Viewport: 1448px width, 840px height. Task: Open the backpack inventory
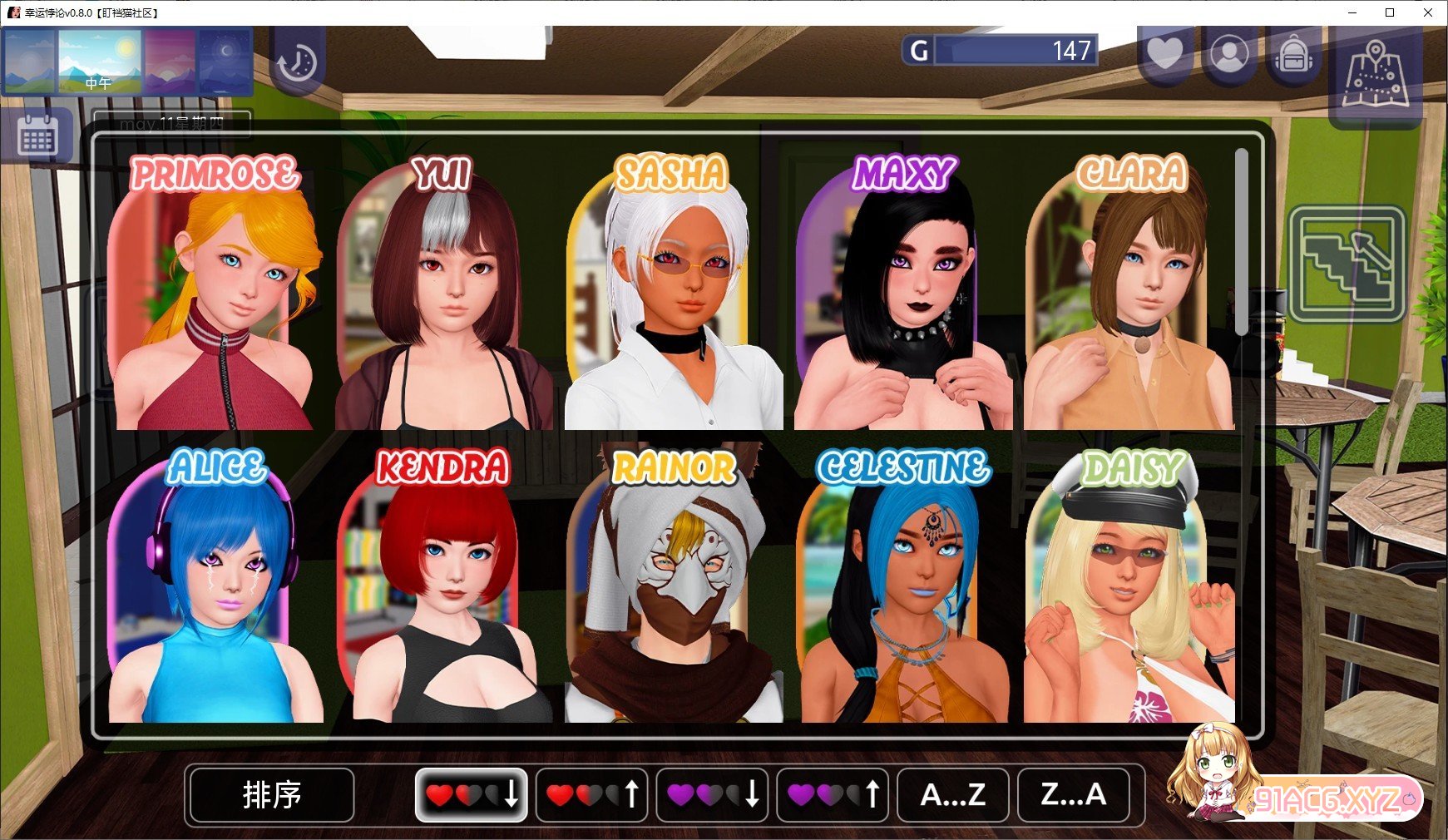(x=1293, y=55)
